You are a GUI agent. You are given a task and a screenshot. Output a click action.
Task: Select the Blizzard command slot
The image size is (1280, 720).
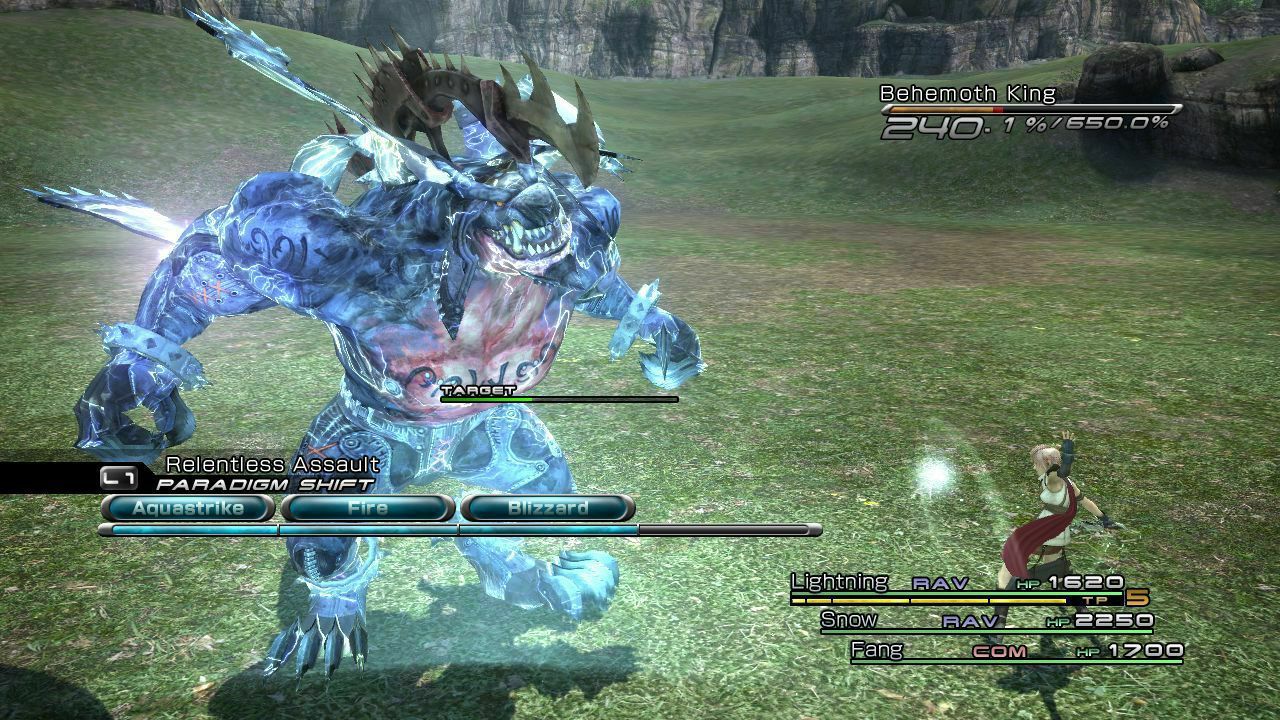coord(547,508)
